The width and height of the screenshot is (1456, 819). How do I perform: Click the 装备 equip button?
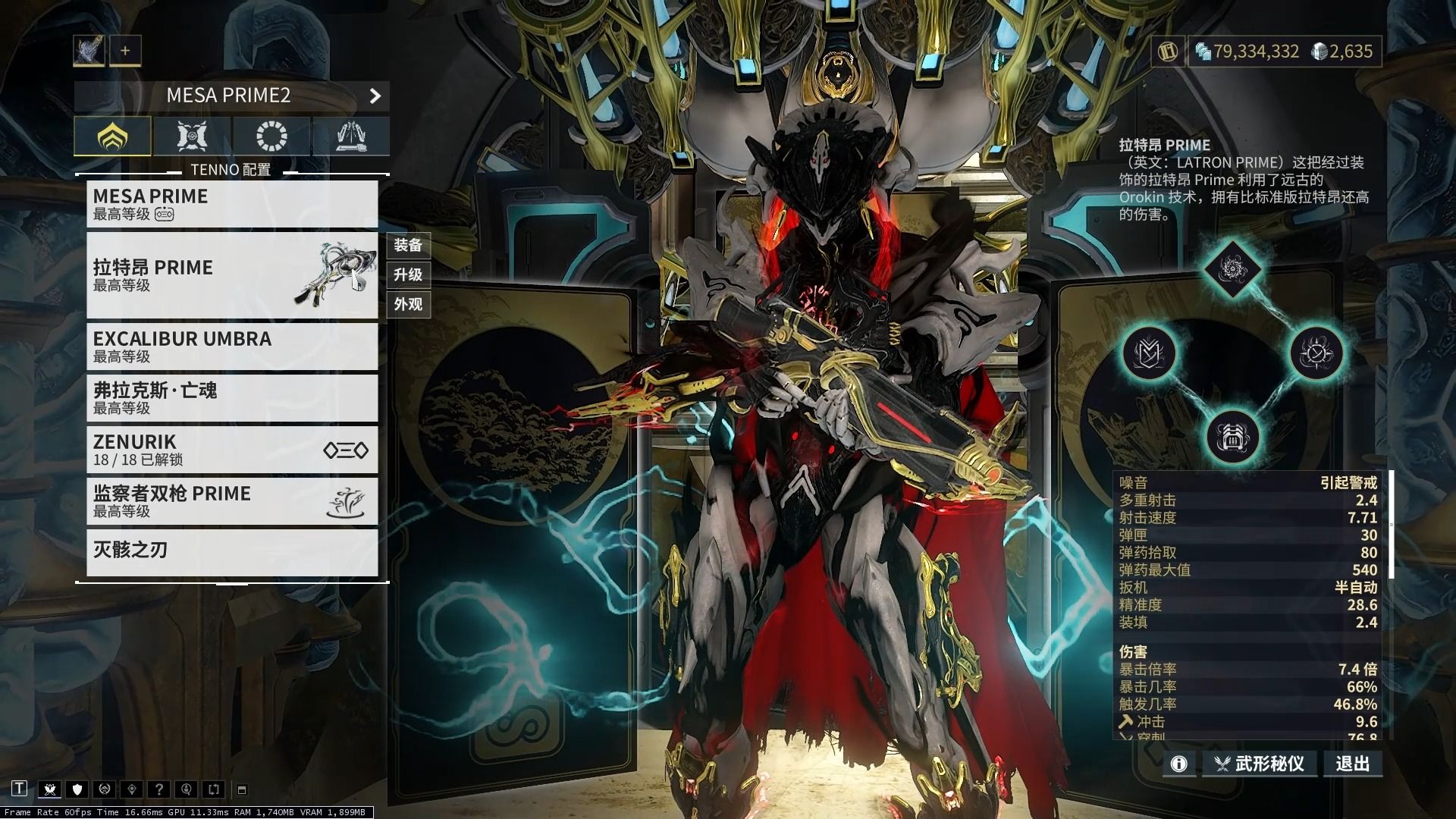point(408,245)
